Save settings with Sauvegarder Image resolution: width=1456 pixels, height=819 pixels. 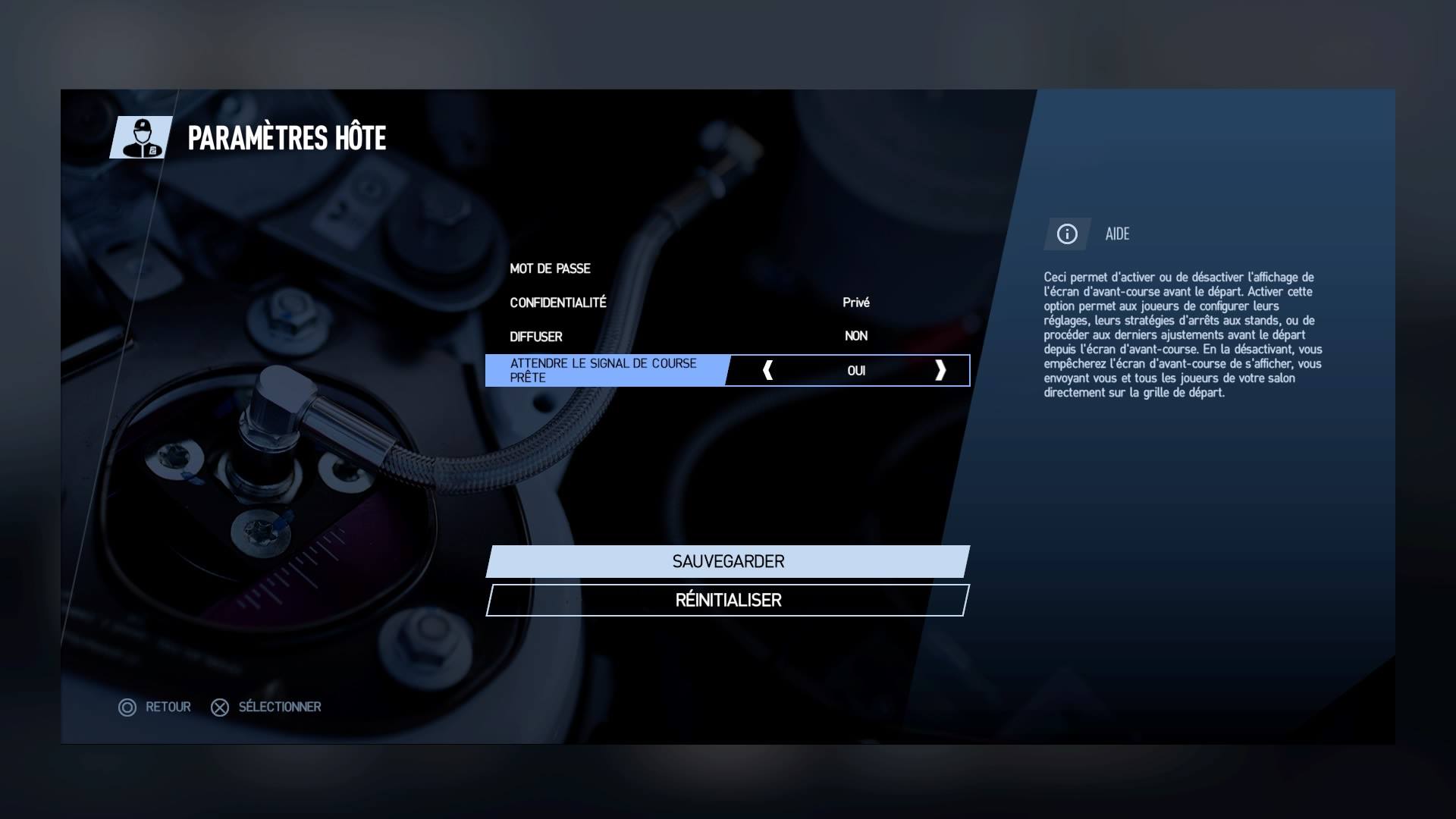tap(727, 562)
